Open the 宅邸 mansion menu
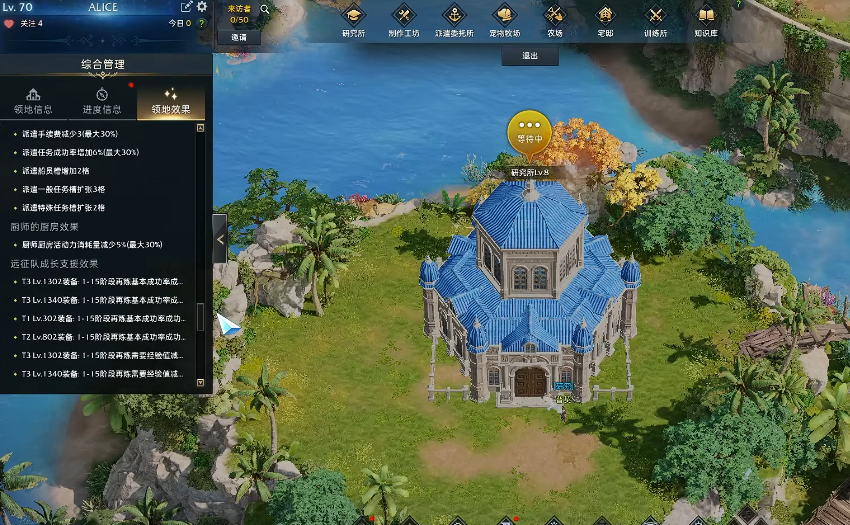Screen dimensions: 850x525 605,20
